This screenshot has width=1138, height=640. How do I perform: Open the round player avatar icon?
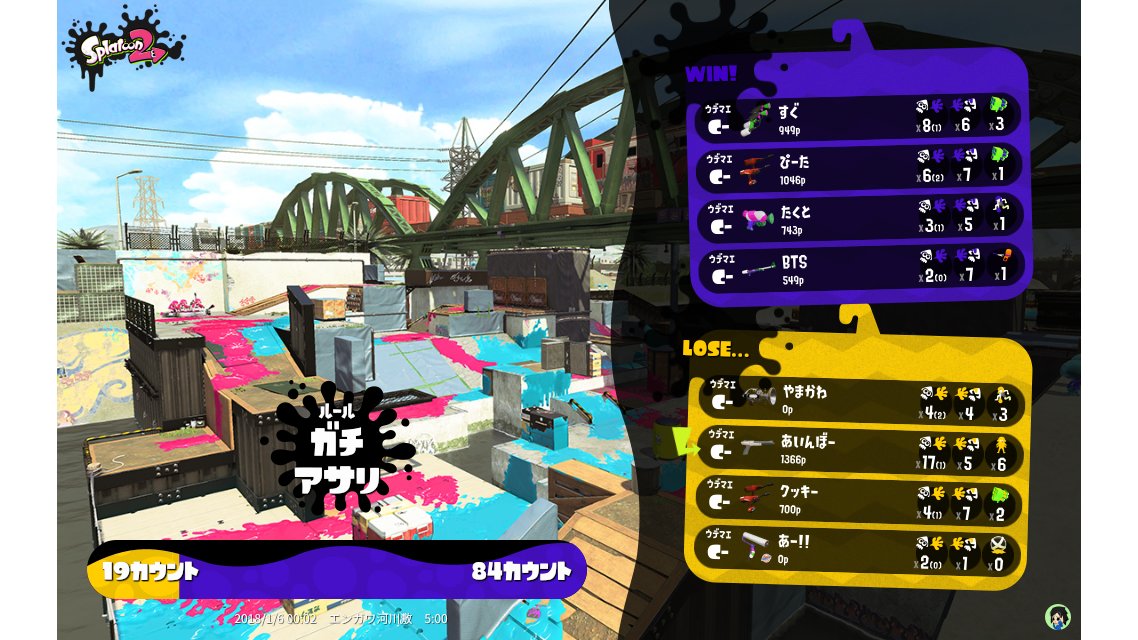click(1057, 616)
